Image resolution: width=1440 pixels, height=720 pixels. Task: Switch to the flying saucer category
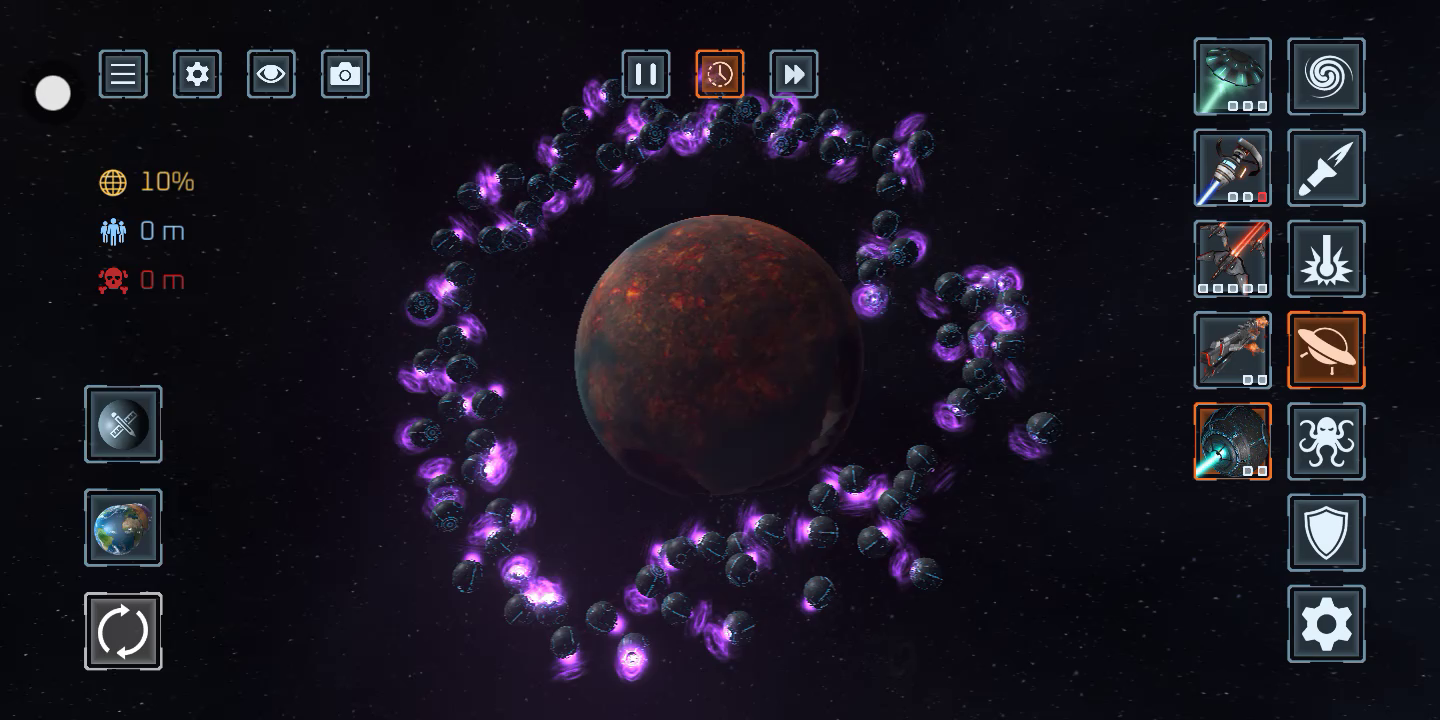(x=1326, y=350)
